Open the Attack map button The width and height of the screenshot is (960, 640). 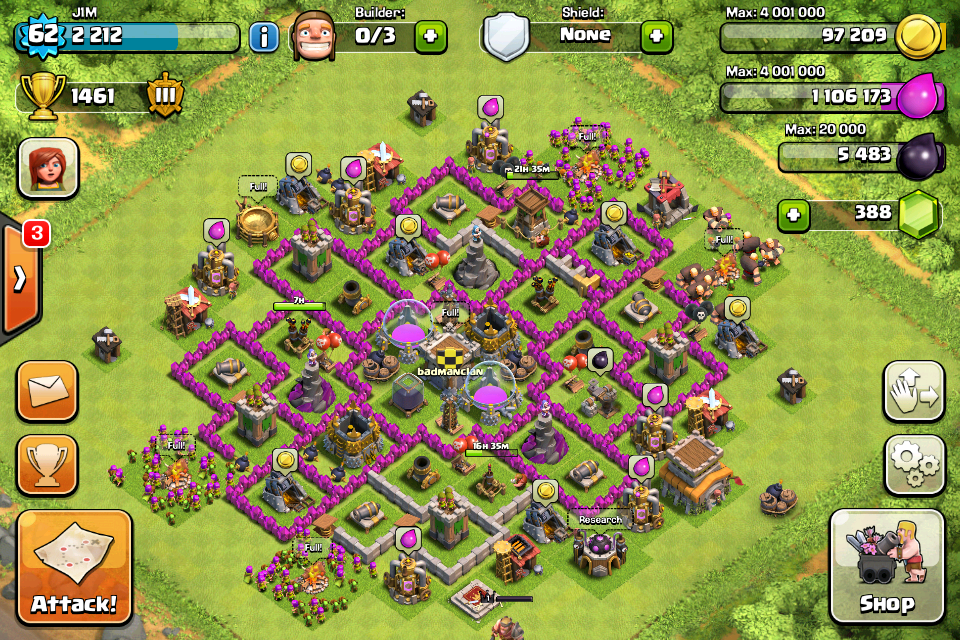click(x=74, y=567)
